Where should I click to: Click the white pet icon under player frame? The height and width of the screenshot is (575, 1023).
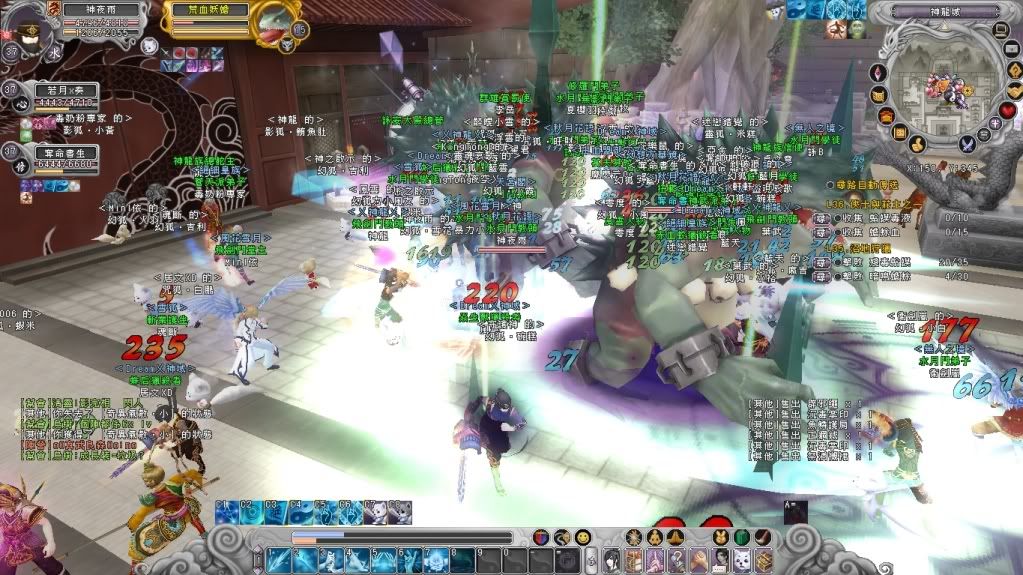[x=147, y=46]
